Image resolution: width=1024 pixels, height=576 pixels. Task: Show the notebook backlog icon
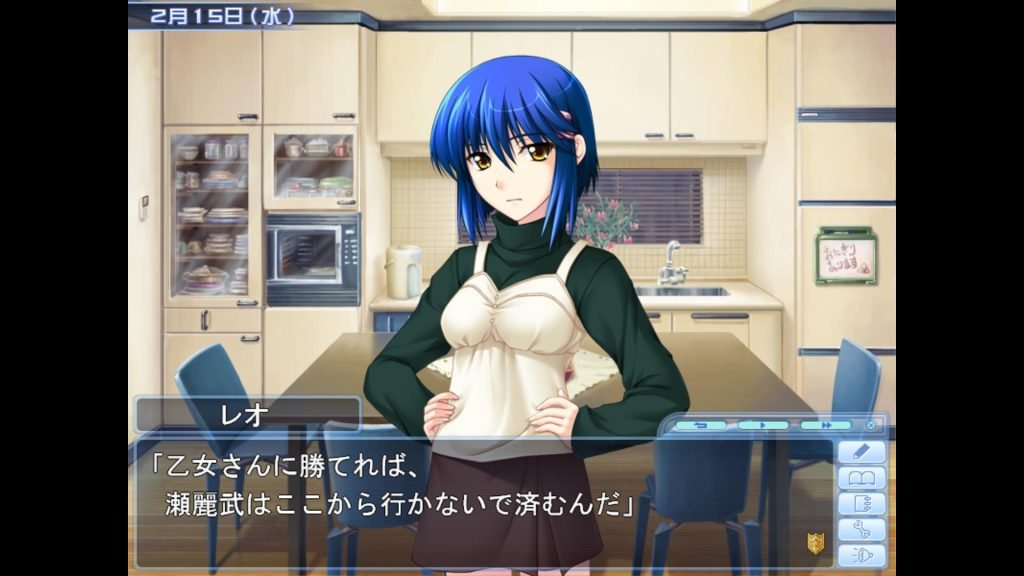click(x=862, y=504)
